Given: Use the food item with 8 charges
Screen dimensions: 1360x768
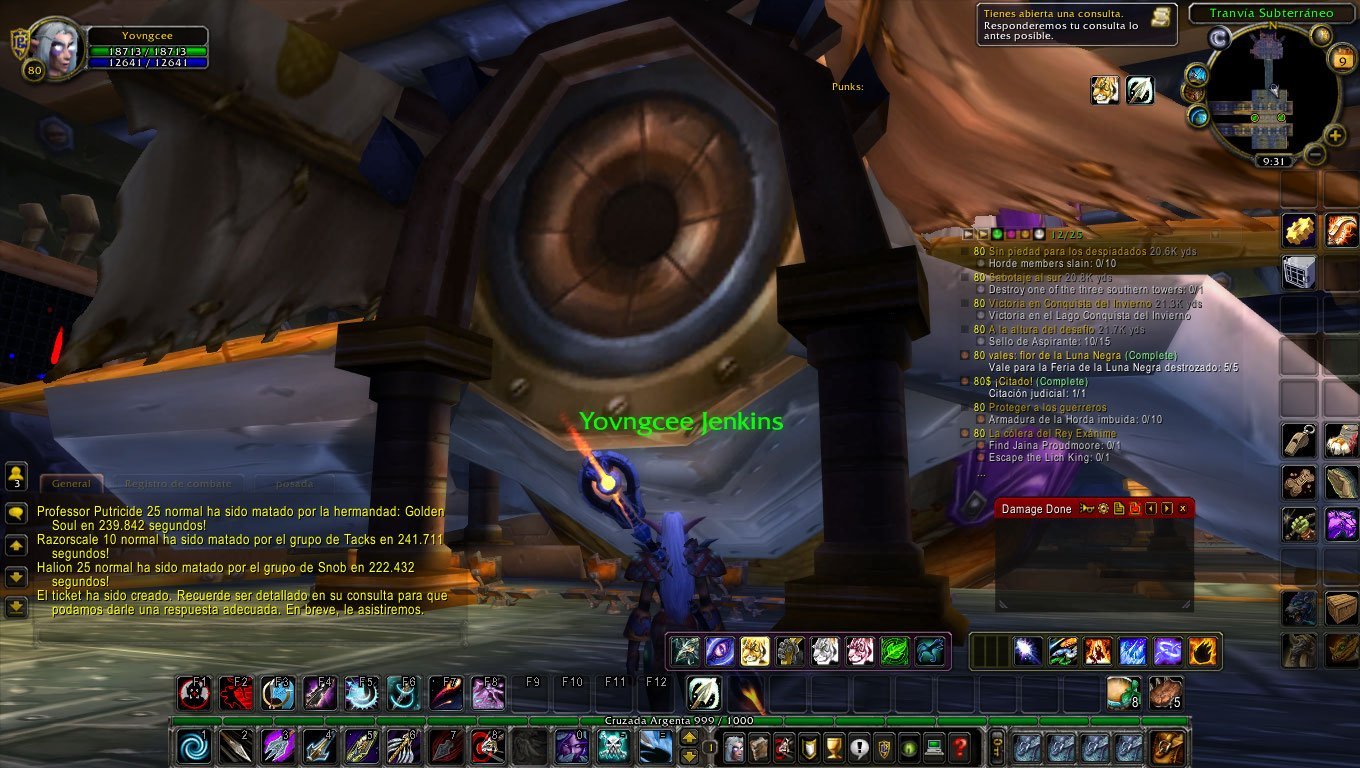Looking at the screenshot, I should (1124, 693).
